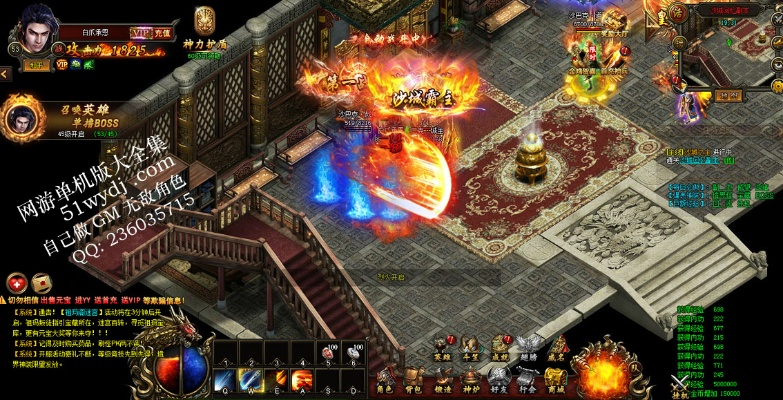The width and height of the screenshot is (783, 400).
Task: Click the VIP button beside the player name
Action: coord(139,33)
